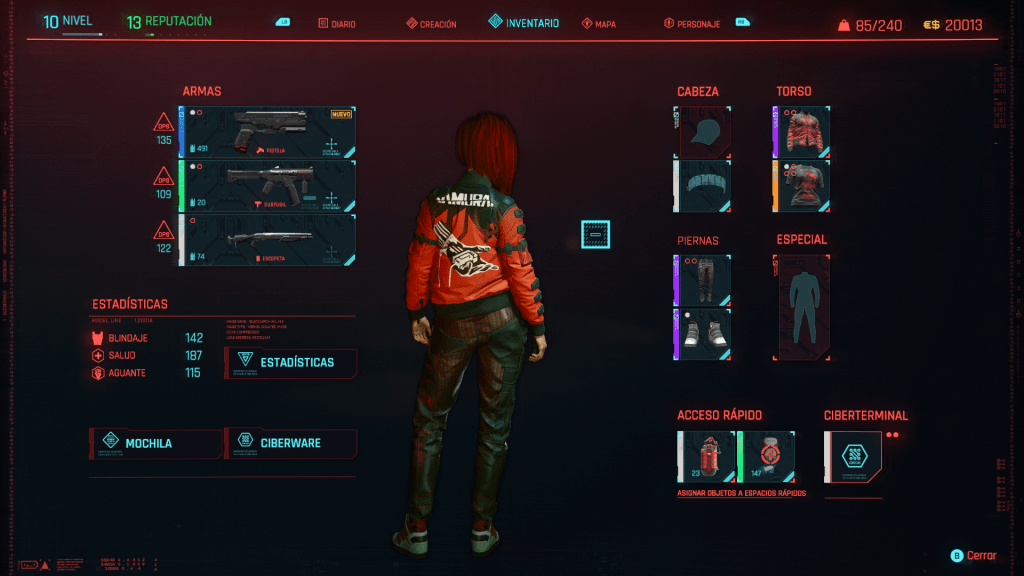Switch to the Creación tab
This screenshot has height=576, width=1024.
432,24
